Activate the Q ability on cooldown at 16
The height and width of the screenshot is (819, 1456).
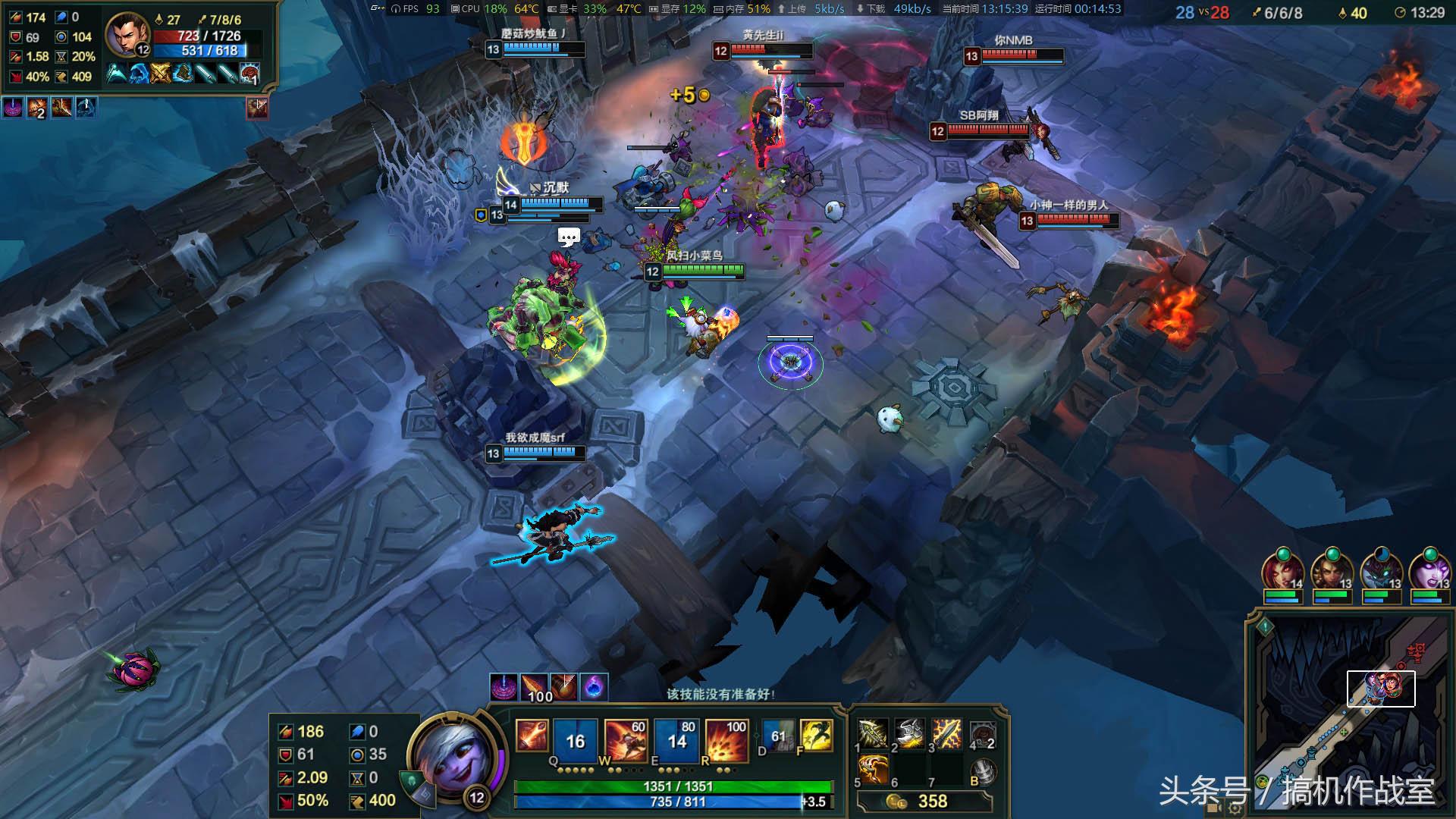click(575, 739)
